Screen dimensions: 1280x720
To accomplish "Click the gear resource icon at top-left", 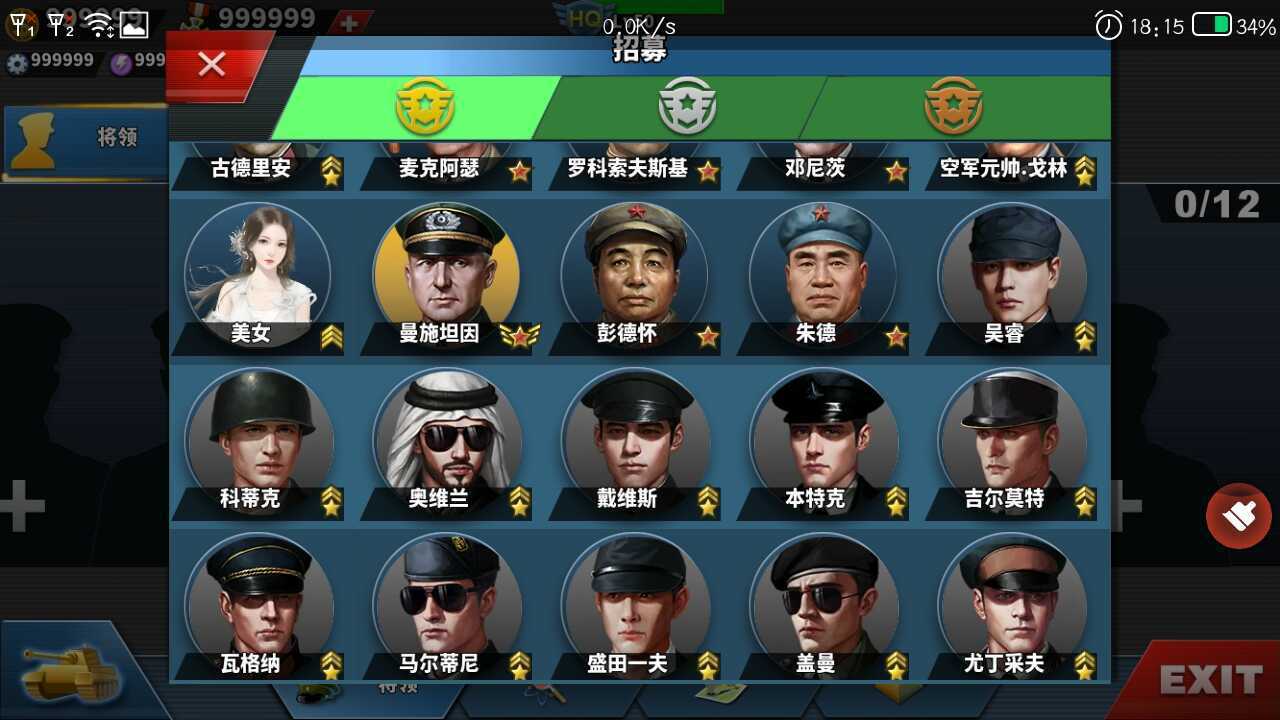I will tap(18, 60).
